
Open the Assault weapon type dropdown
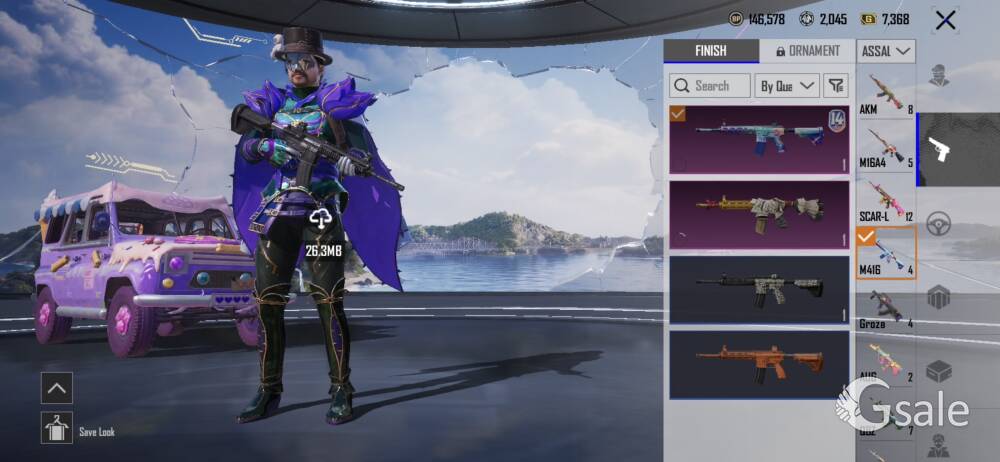pos(886,51)
